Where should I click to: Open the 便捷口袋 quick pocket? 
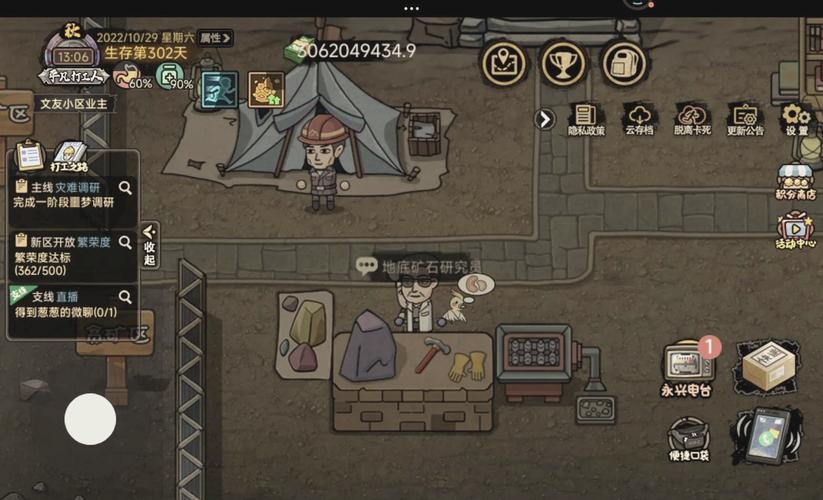tap(687, 441)
